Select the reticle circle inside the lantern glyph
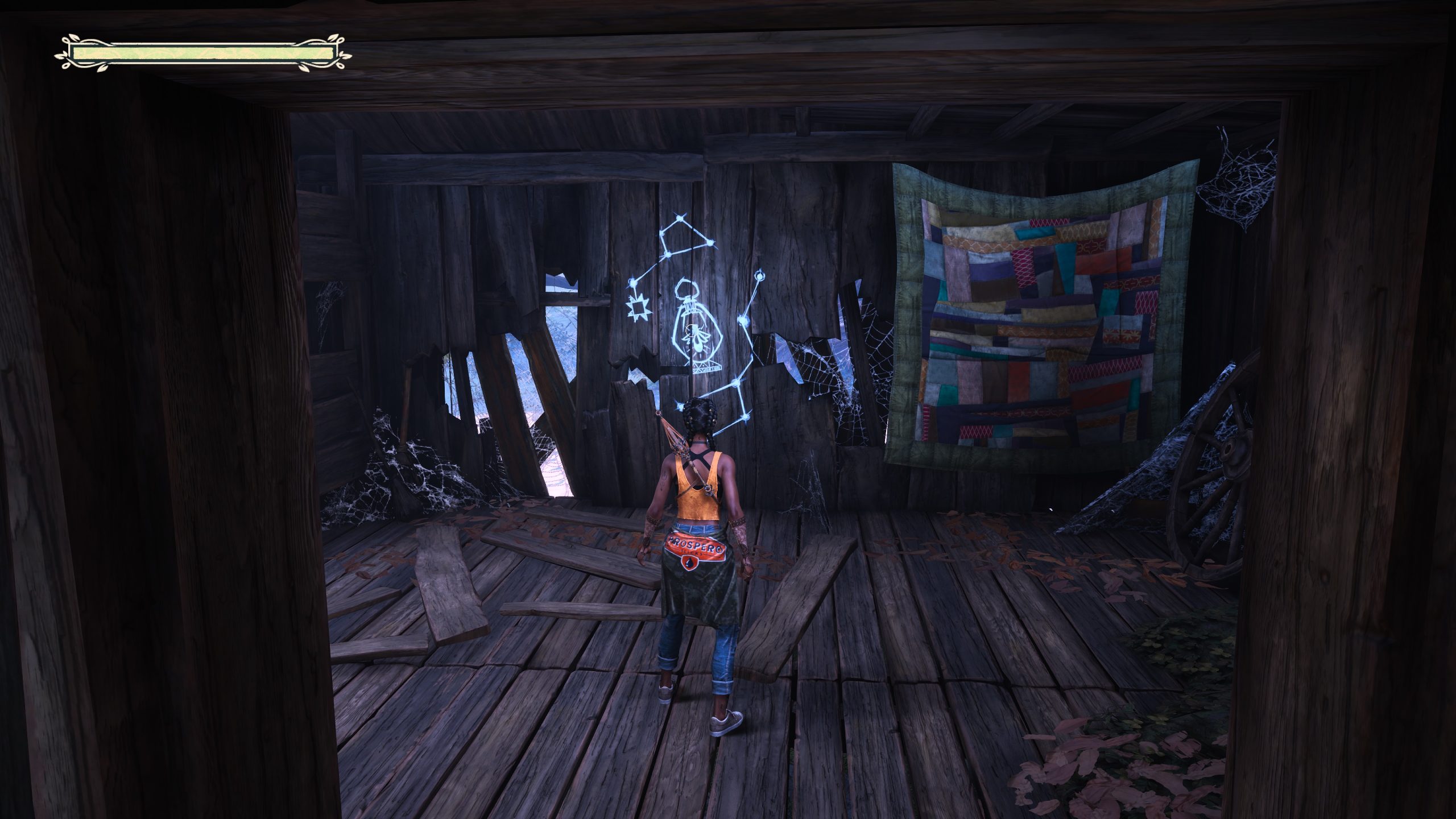This screenshot has width=1456, height=819. 692,331
